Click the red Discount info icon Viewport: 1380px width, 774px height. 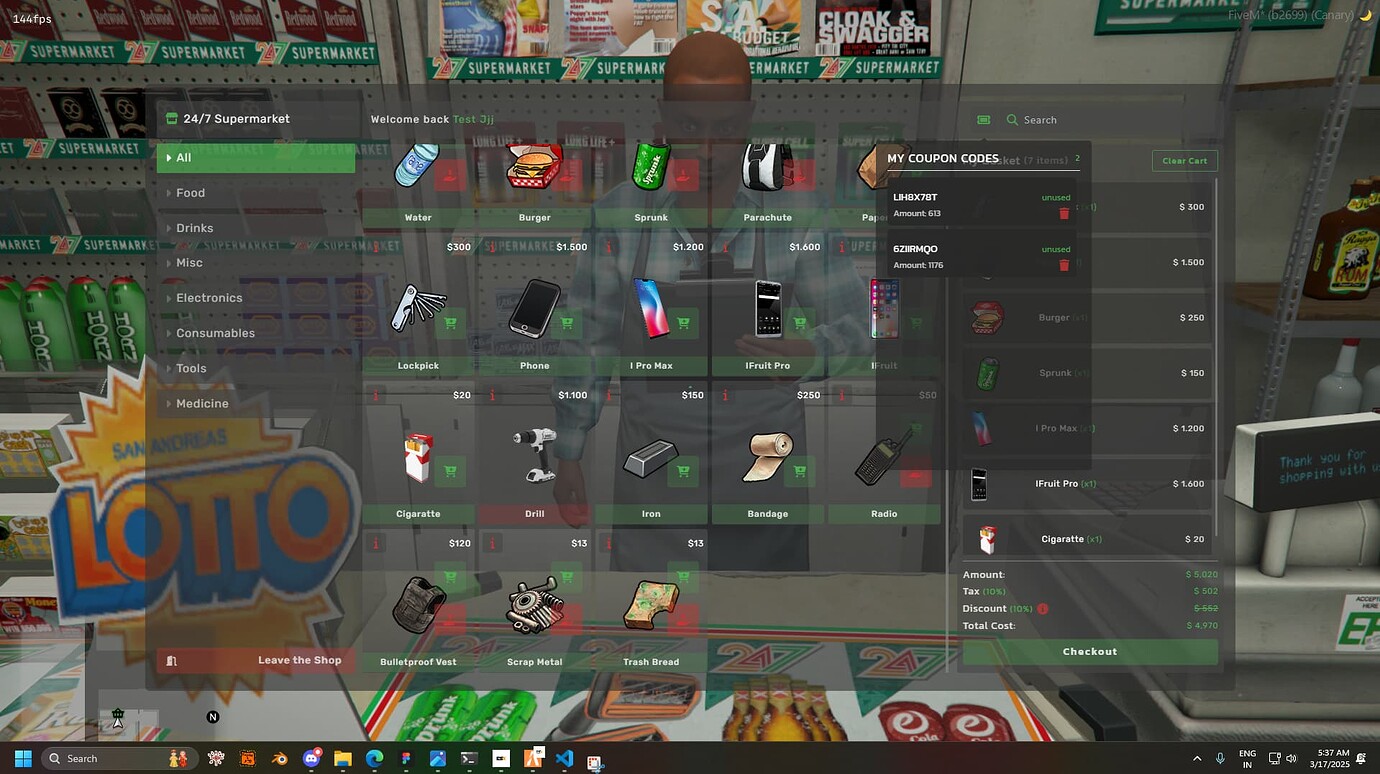[x=1042, y=608]
